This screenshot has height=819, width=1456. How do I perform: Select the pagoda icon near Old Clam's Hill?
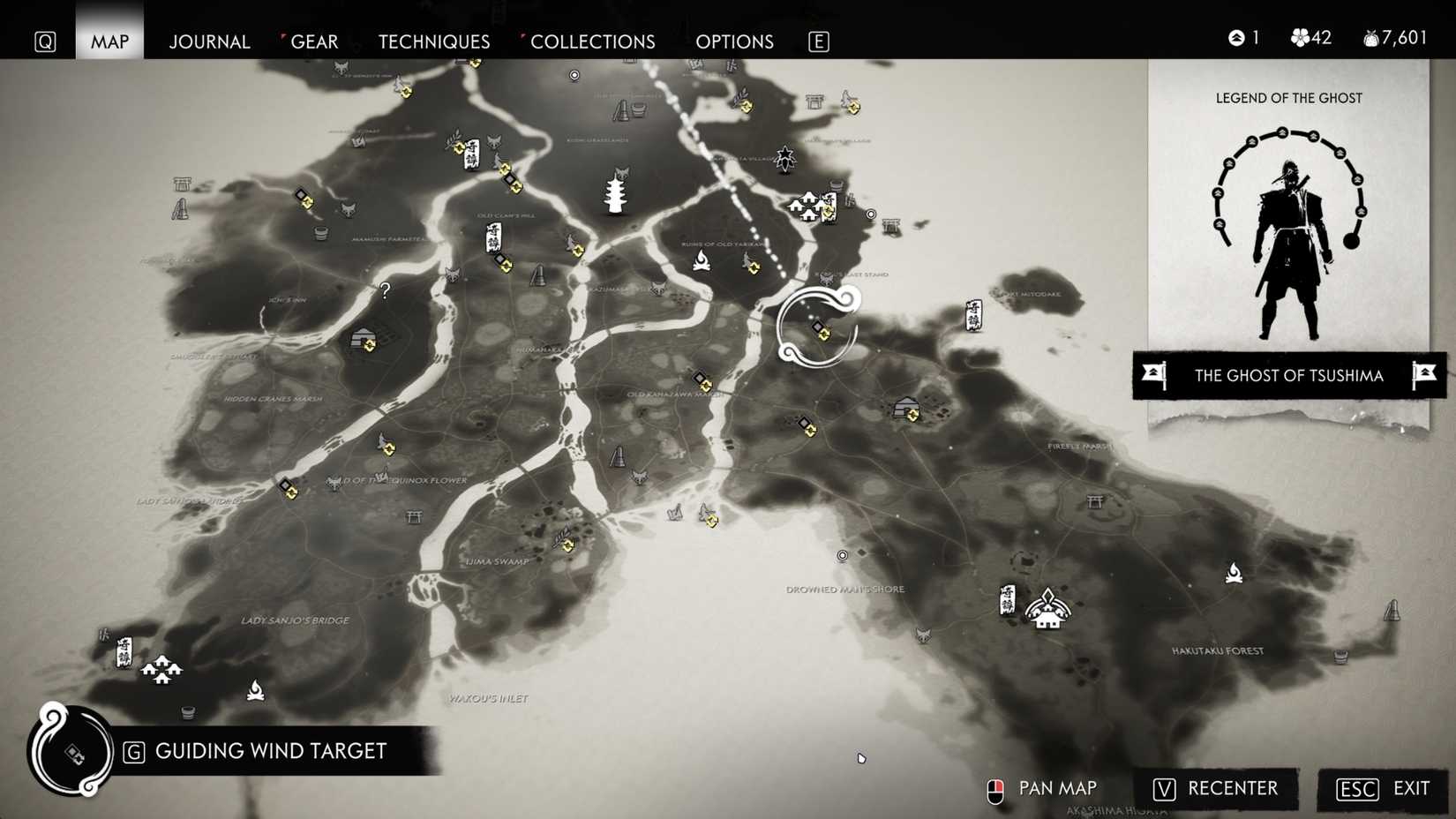[615, 196]
